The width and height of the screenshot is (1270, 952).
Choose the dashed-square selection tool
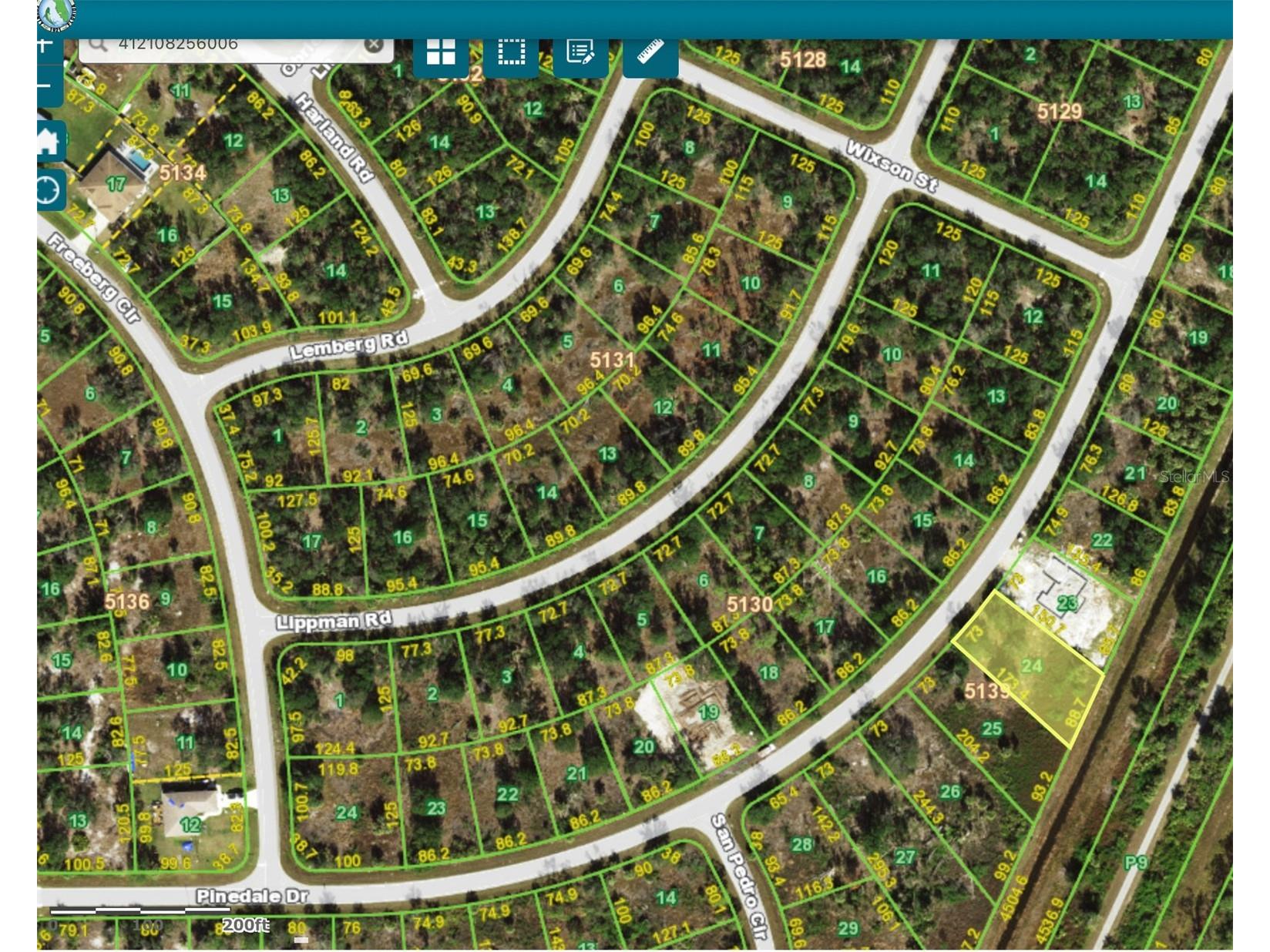coord(511,54)
